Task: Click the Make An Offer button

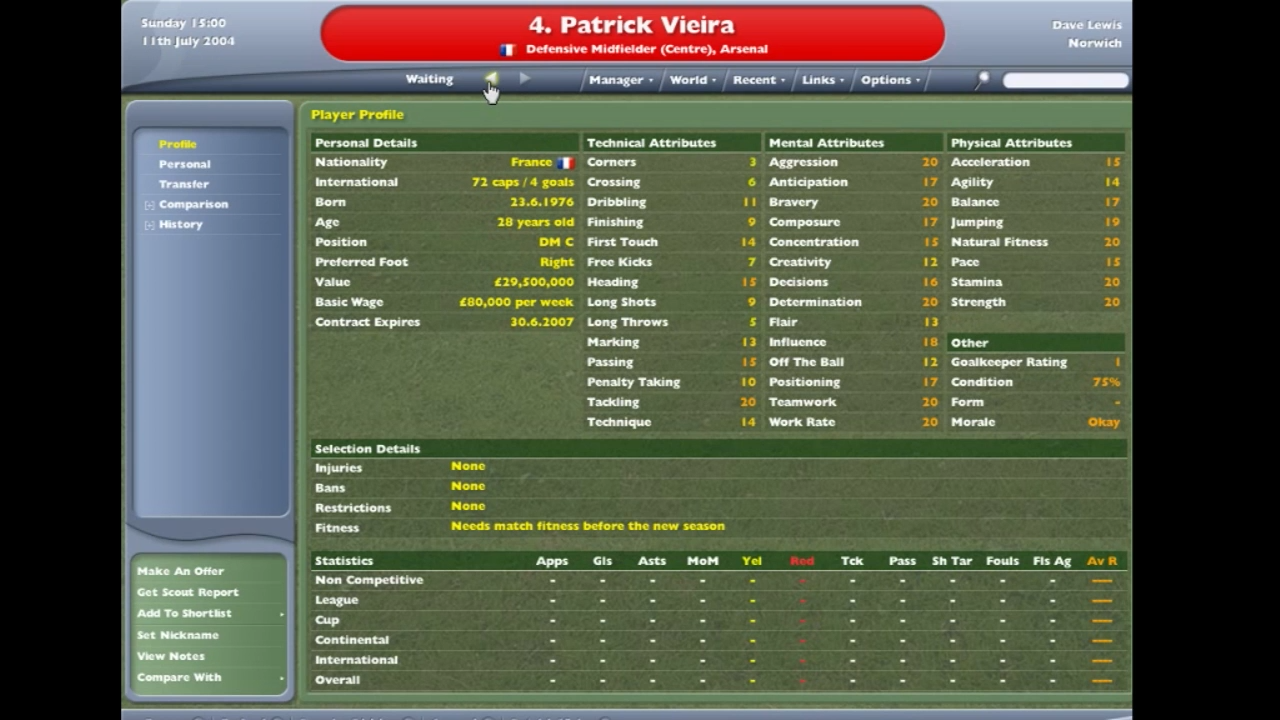Action: click(180, 570)
